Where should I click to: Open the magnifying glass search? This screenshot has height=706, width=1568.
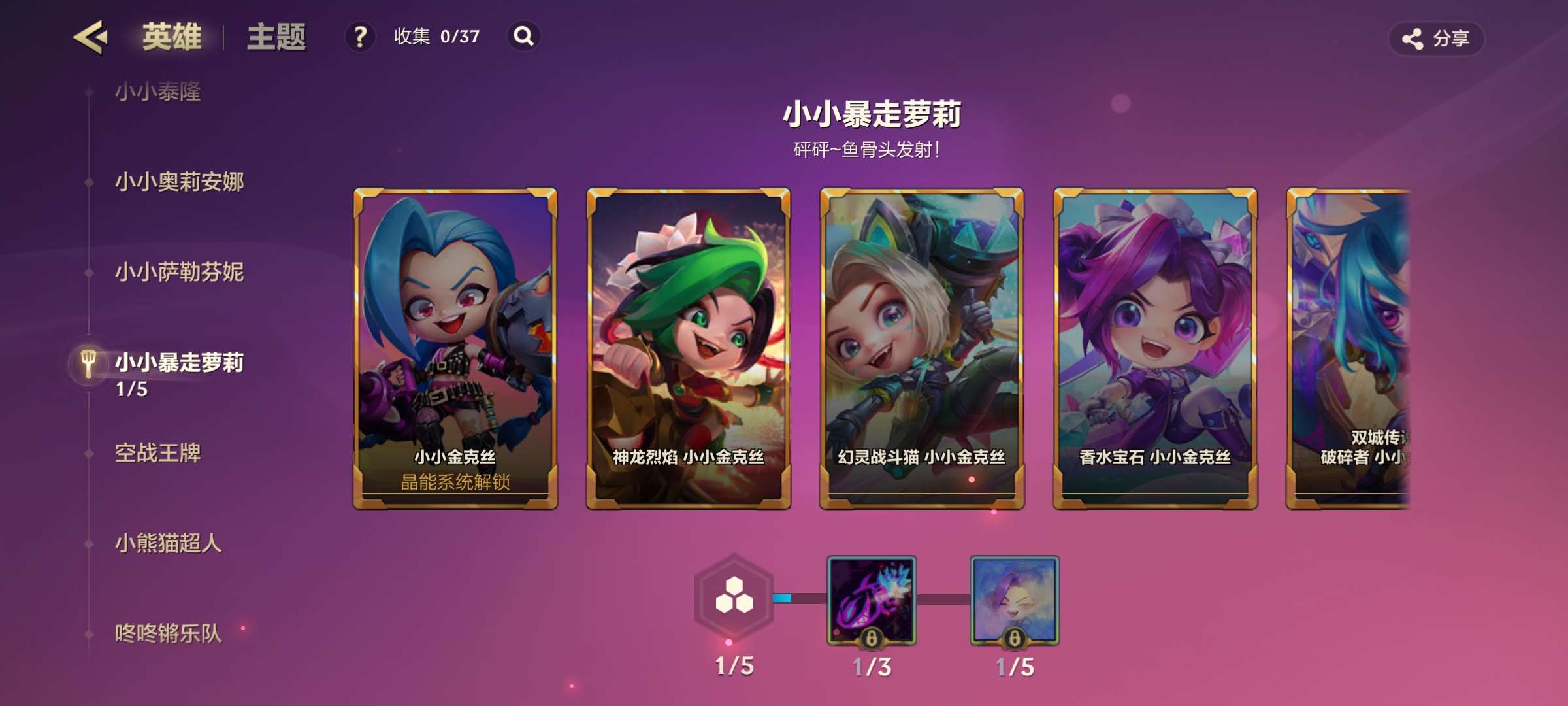point(523,37)
